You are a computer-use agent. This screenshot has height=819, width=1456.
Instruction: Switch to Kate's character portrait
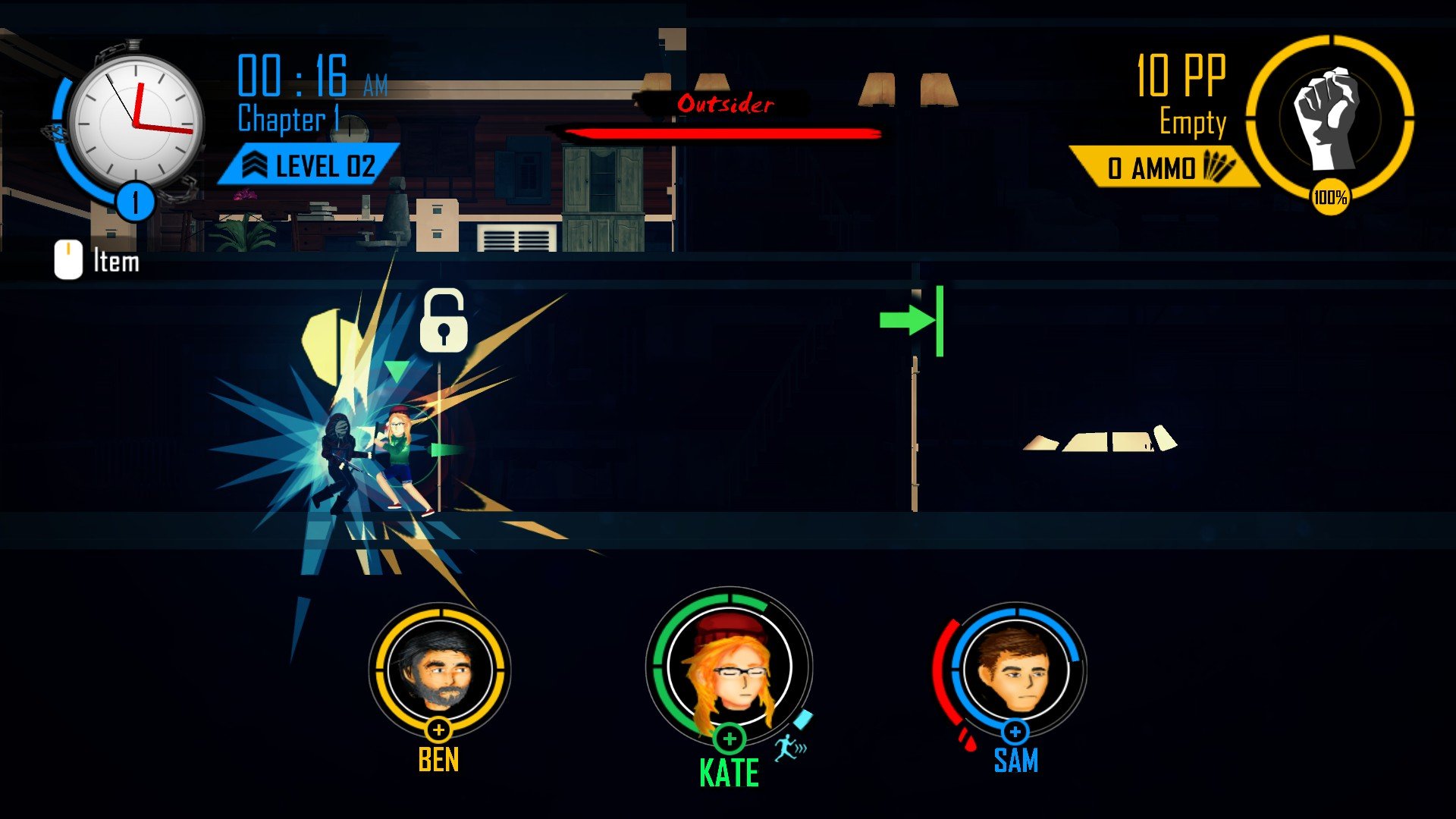click(x=729, y=667)
